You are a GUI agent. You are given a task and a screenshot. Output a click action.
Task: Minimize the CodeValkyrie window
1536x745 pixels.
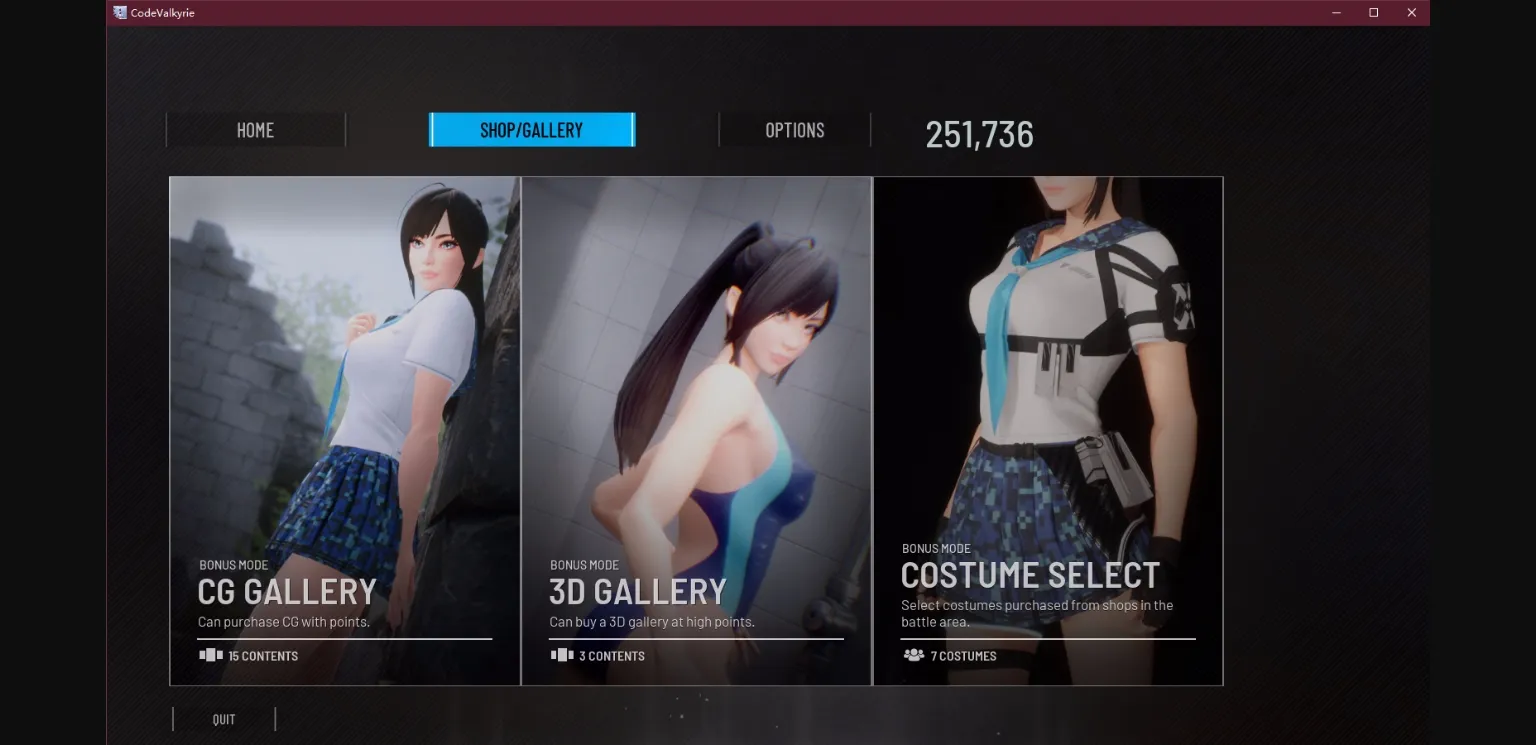[1336, 12]
